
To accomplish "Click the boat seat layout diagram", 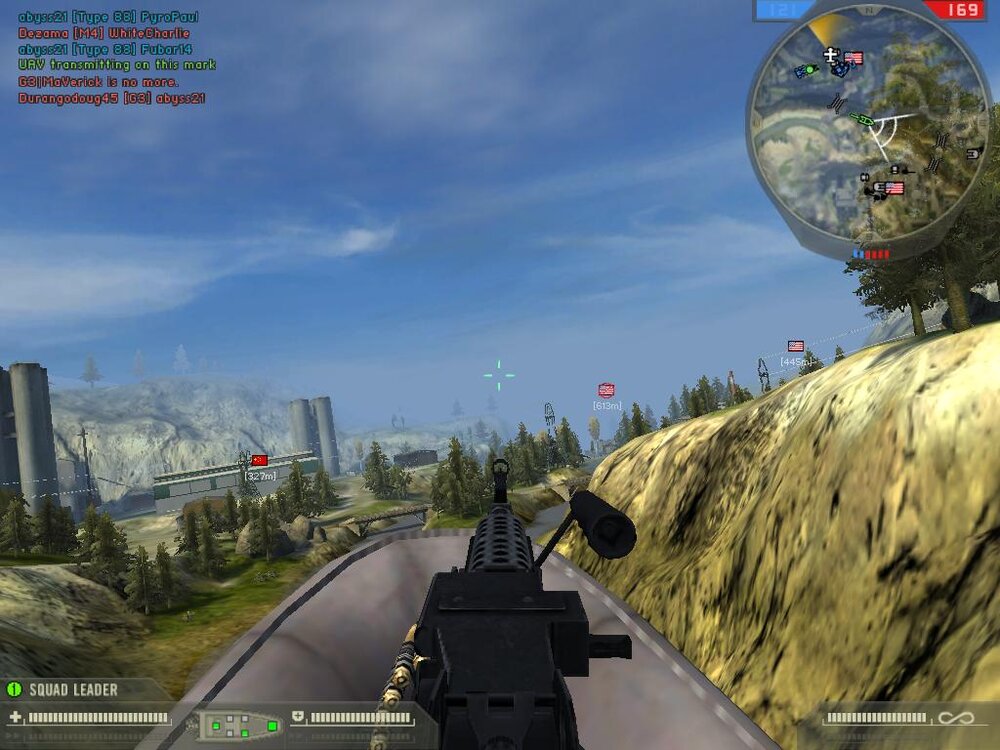I will click(x=237, y=724).
